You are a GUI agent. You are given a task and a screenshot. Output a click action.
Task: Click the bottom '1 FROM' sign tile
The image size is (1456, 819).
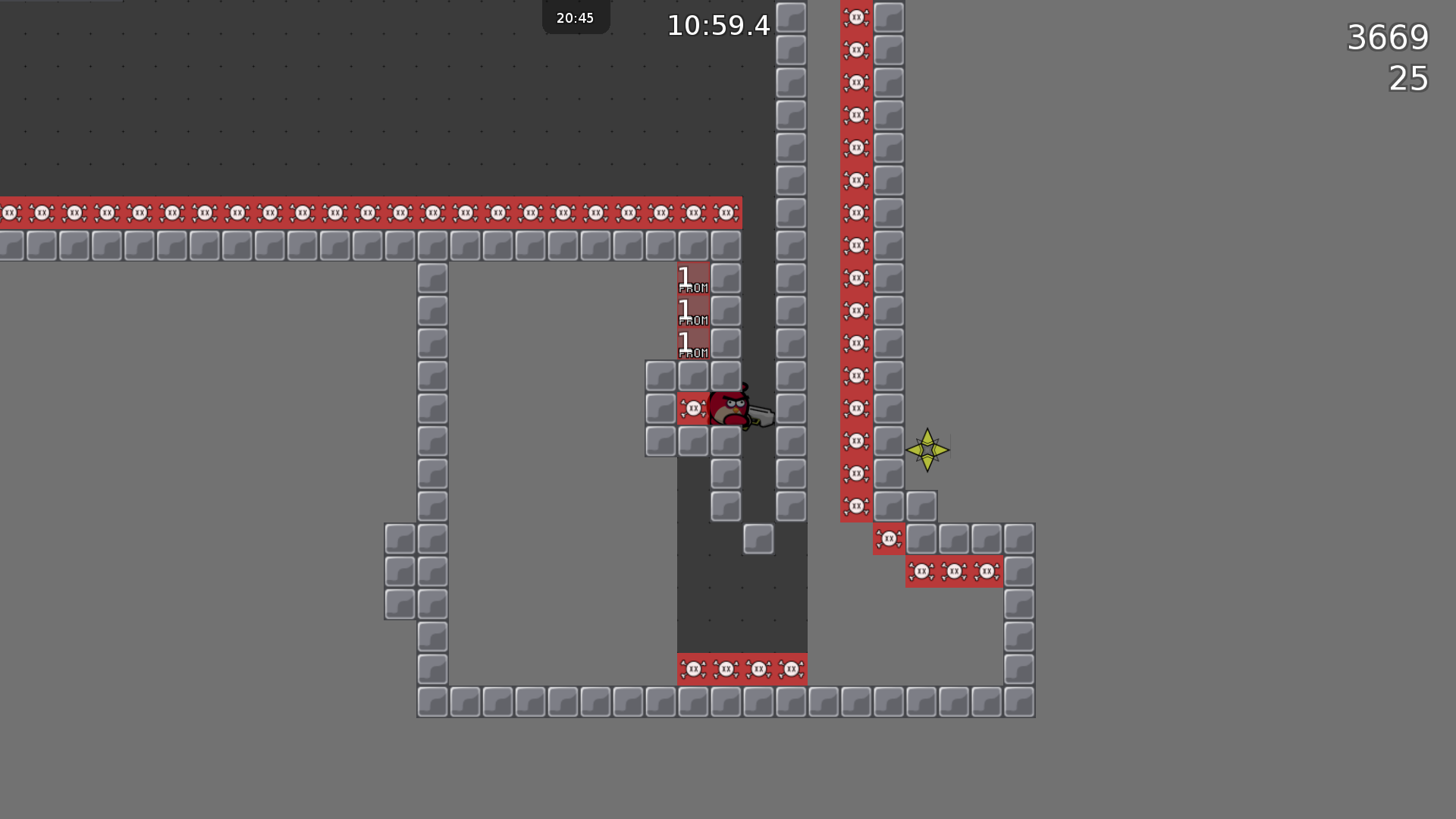pyautogui.click(x=692, y=342)
